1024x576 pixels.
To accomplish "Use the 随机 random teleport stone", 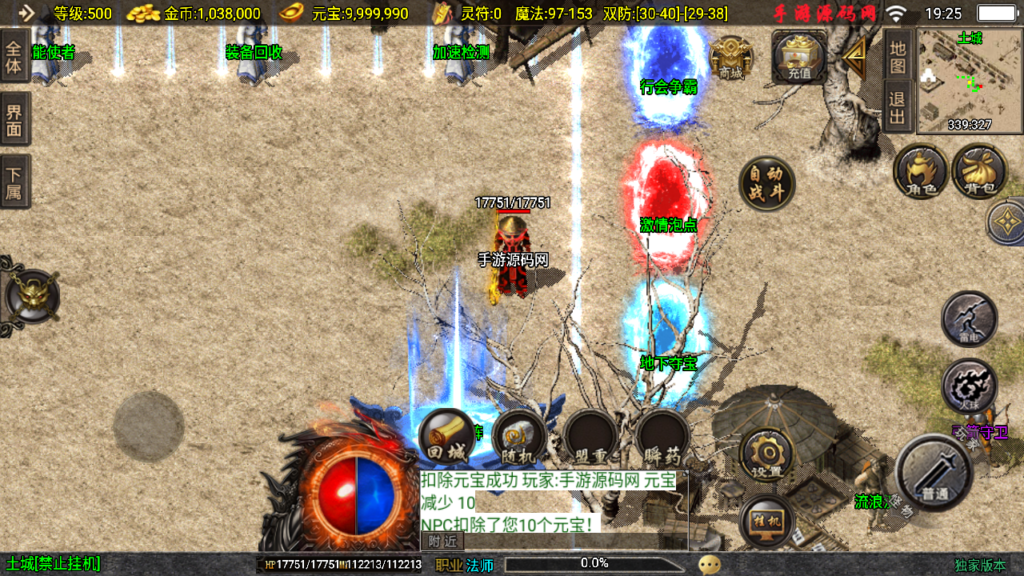I will point(518,435).
